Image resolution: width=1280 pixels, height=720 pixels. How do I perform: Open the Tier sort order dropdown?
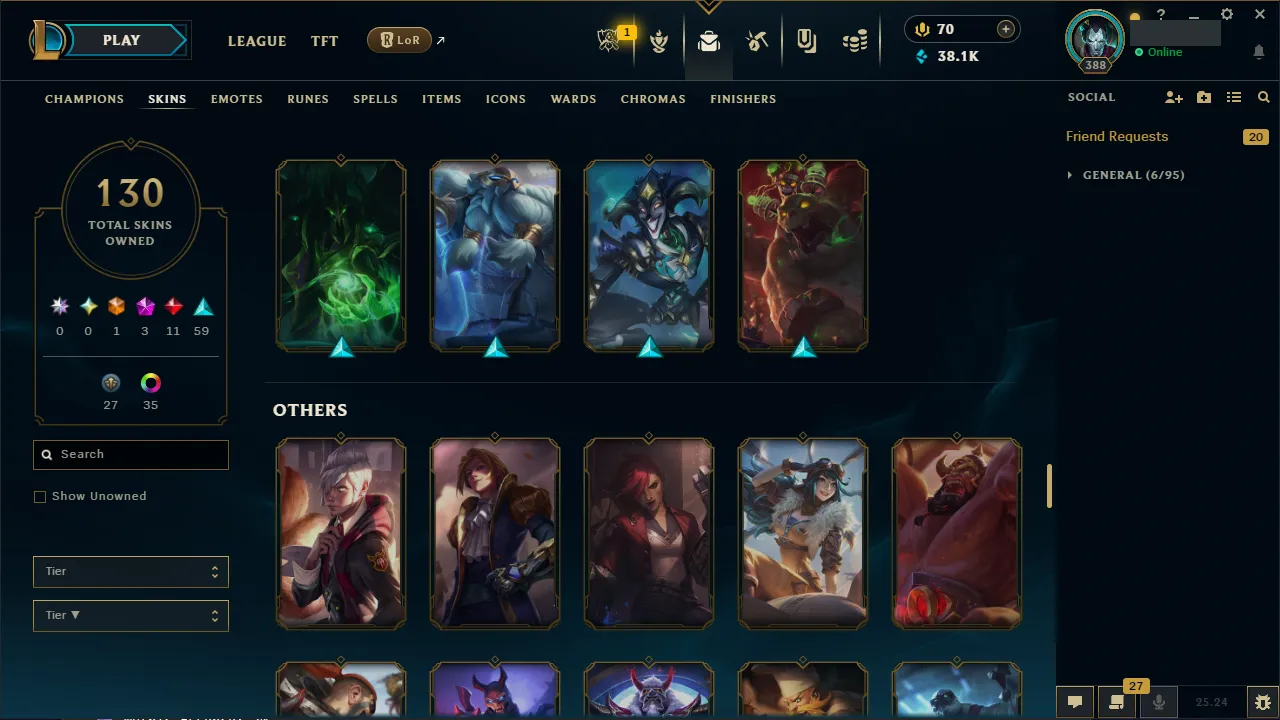[x=130, y=615]
